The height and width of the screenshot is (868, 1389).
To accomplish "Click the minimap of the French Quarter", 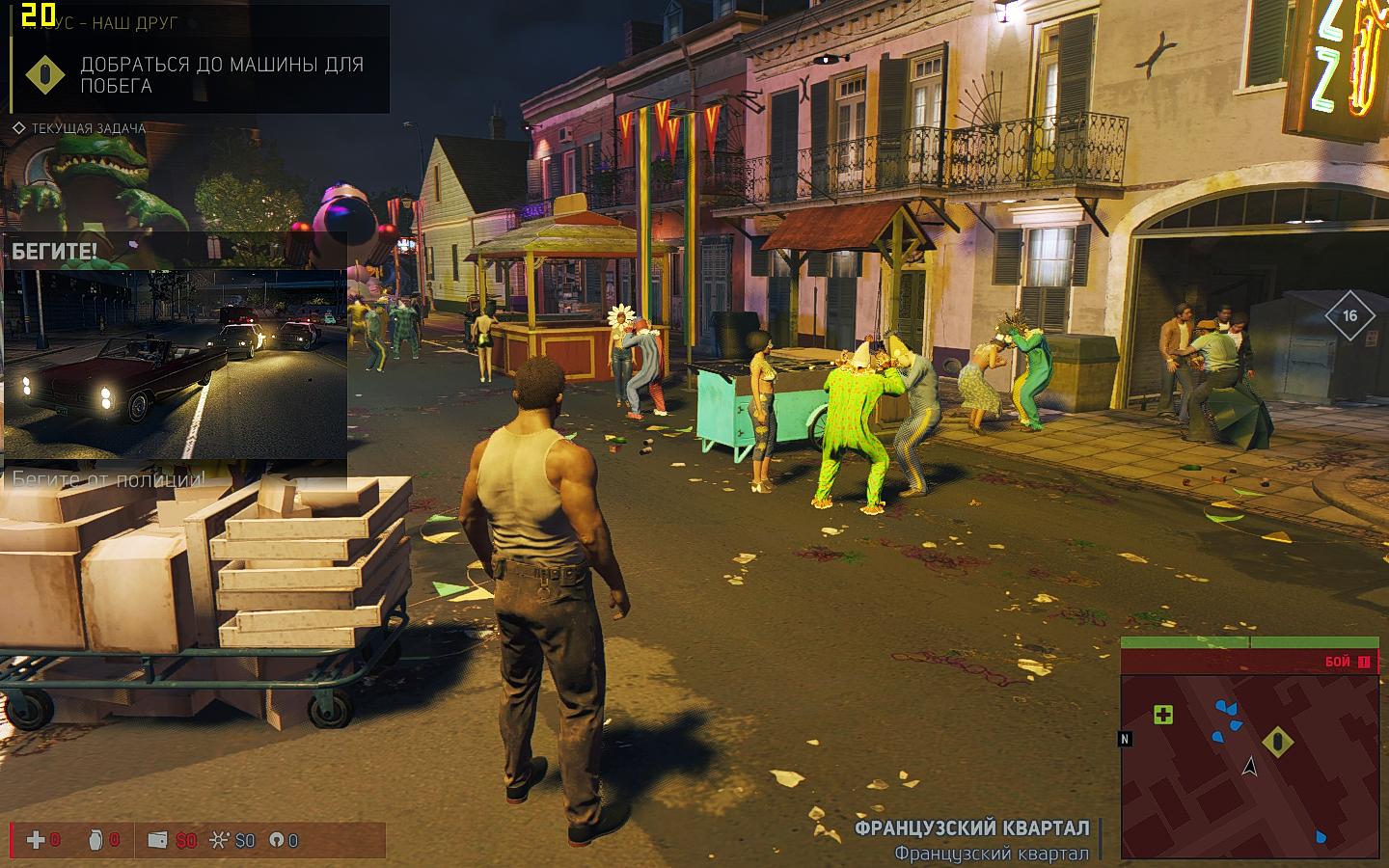I will 1249,762.
